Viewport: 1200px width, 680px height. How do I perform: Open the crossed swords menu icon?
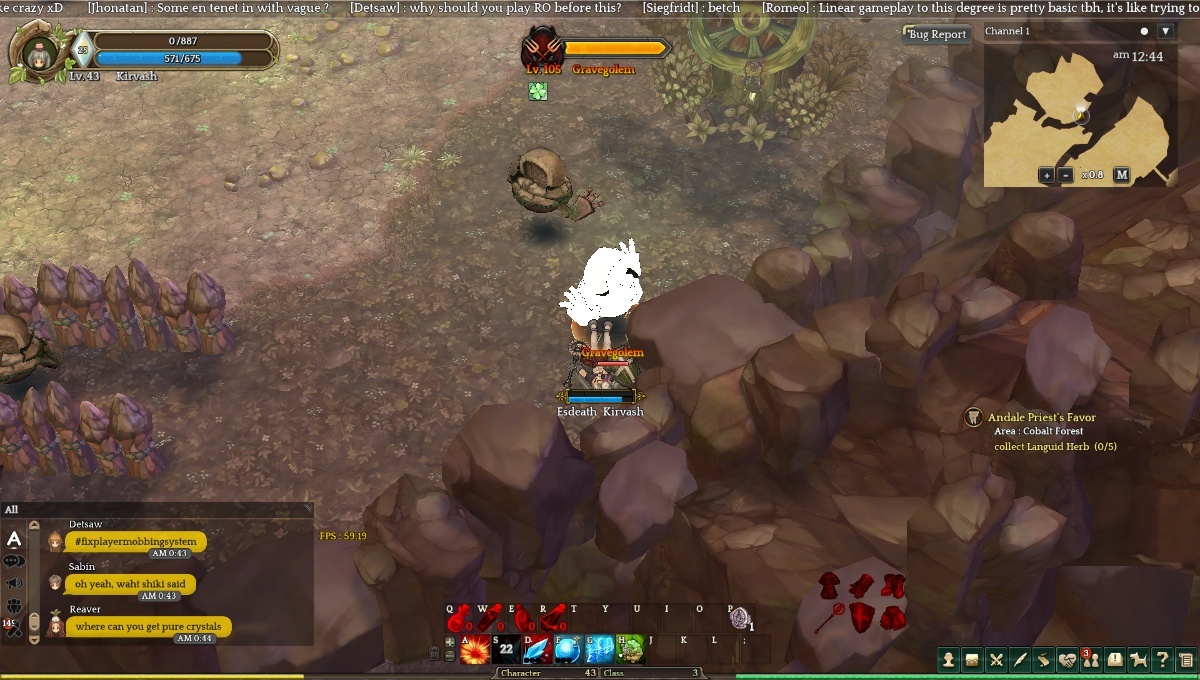[x=996, y=660]
